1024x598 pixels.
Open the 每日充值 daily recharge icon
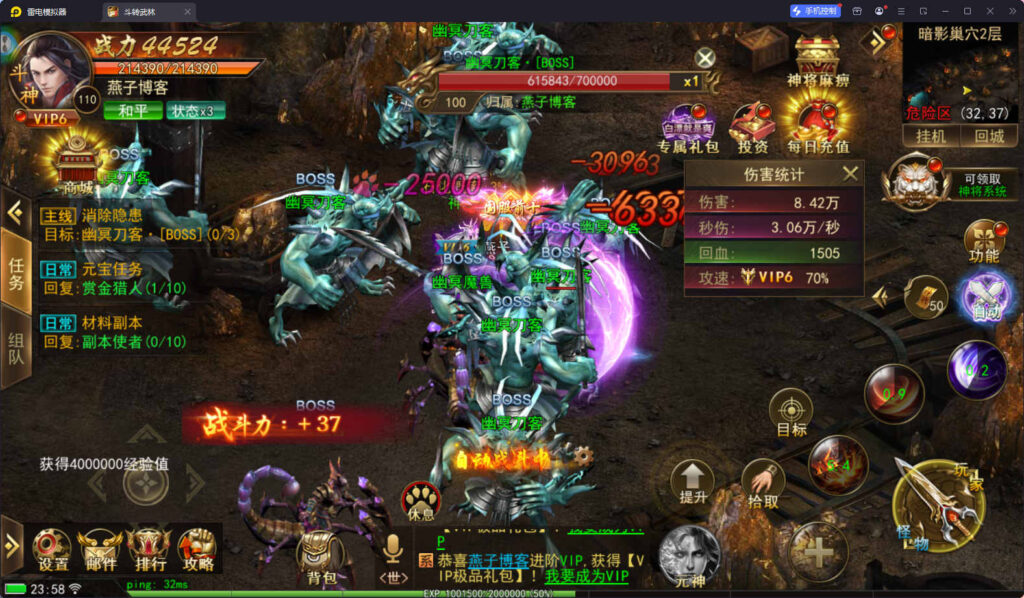pos(817,122)
